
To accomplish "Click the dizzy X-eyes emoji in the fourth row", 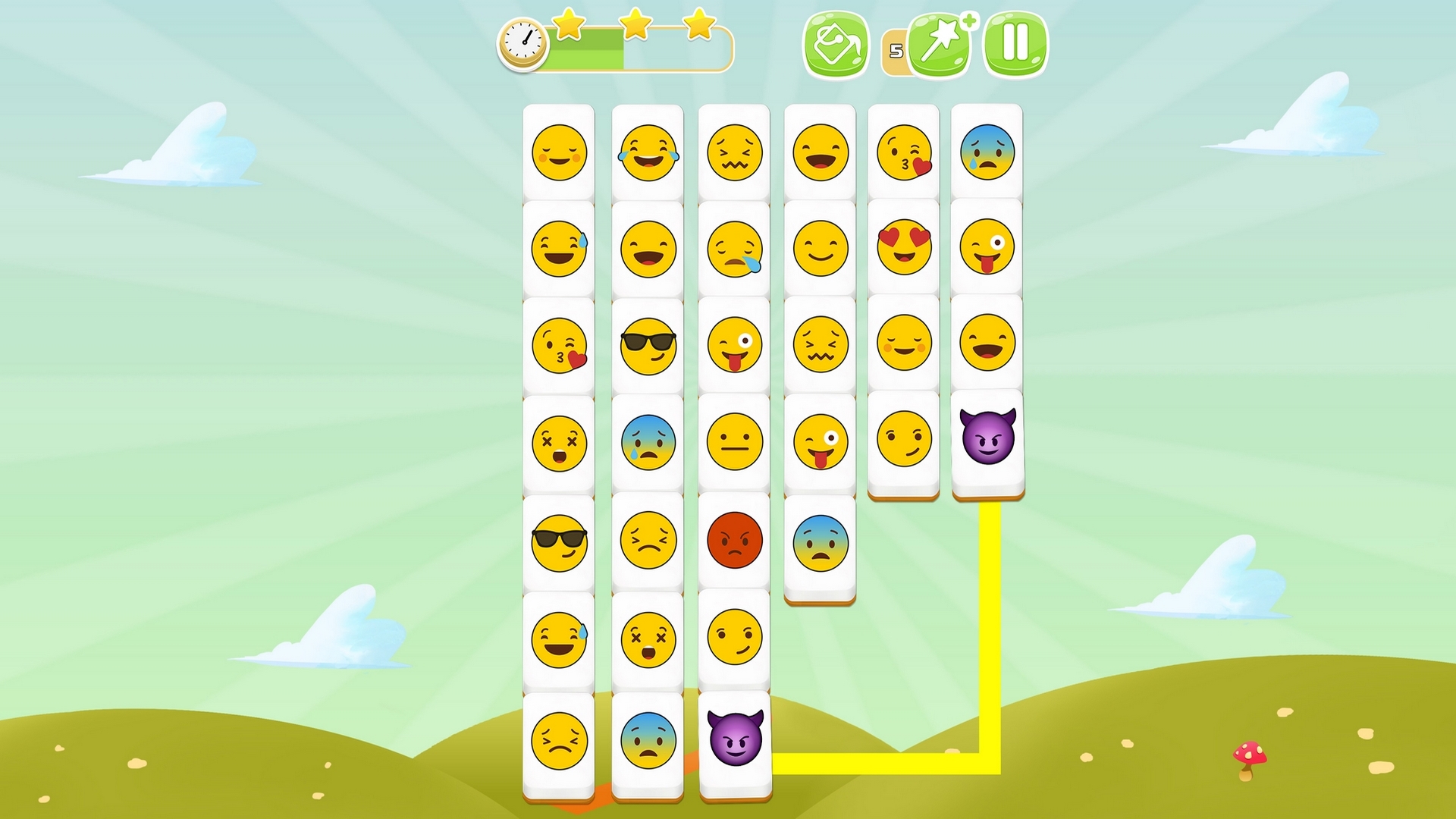I will [x=559, y=444].
